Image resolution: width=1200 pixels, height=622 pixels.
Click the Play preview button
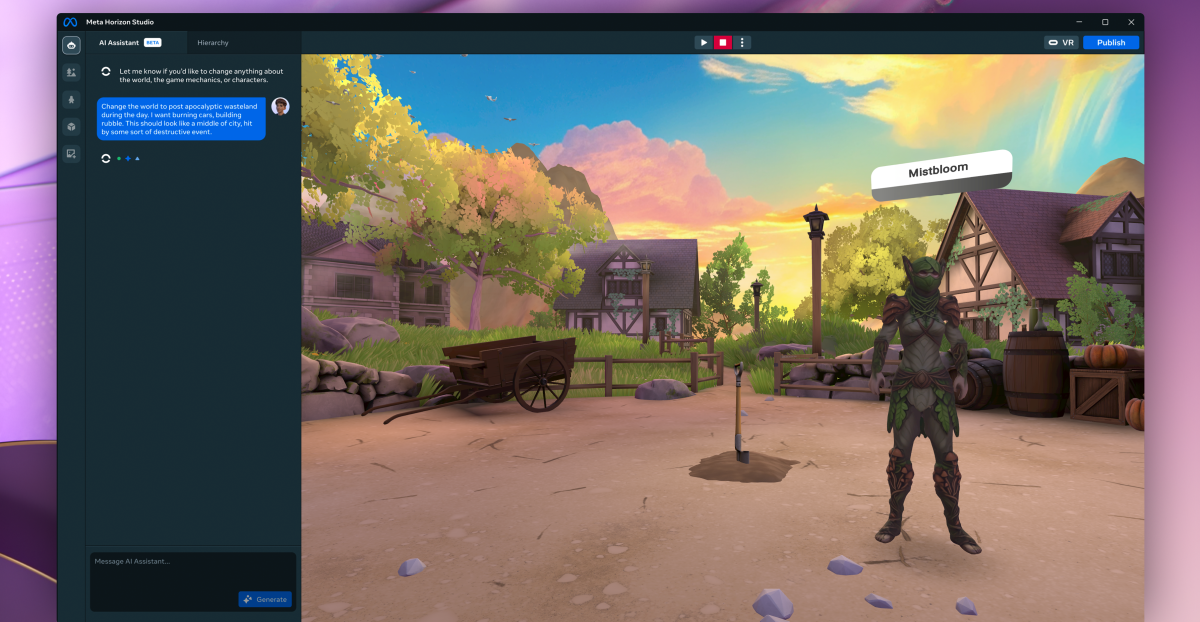point(704,43)
